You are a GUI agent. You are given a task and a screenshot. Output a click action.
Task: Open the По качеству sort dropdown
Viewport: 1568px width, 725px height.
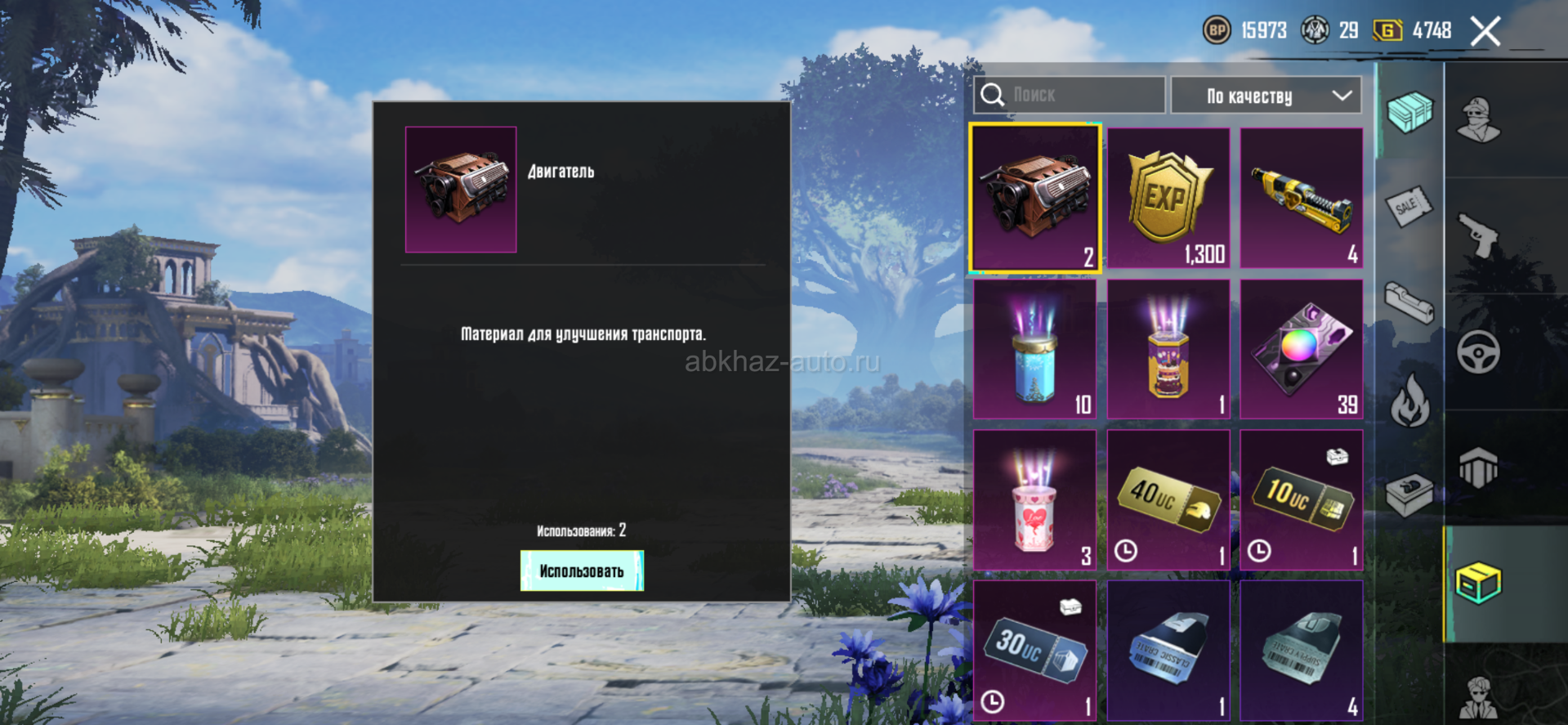point(1266,96)
